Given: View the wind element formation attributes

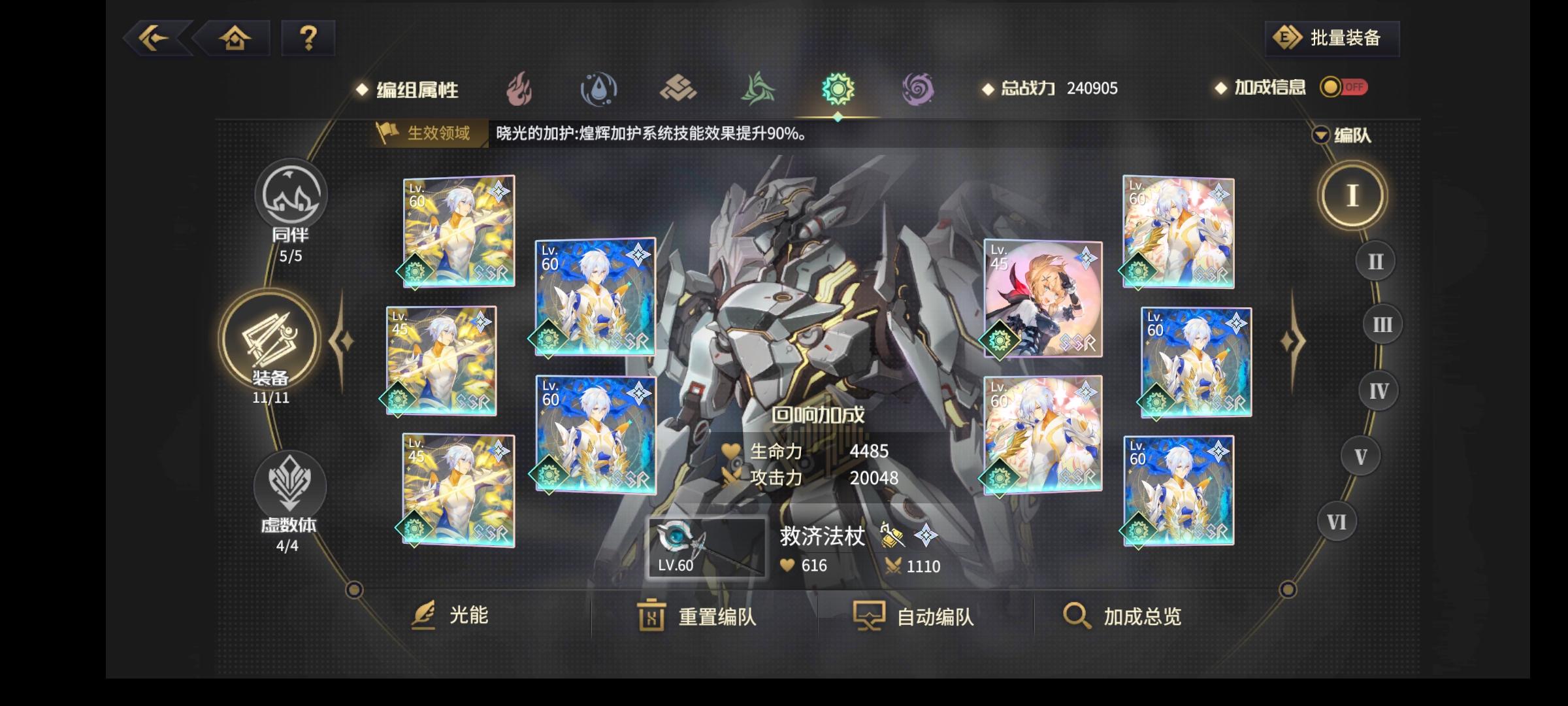Looking at the screenshot, I should coord(758,90).
